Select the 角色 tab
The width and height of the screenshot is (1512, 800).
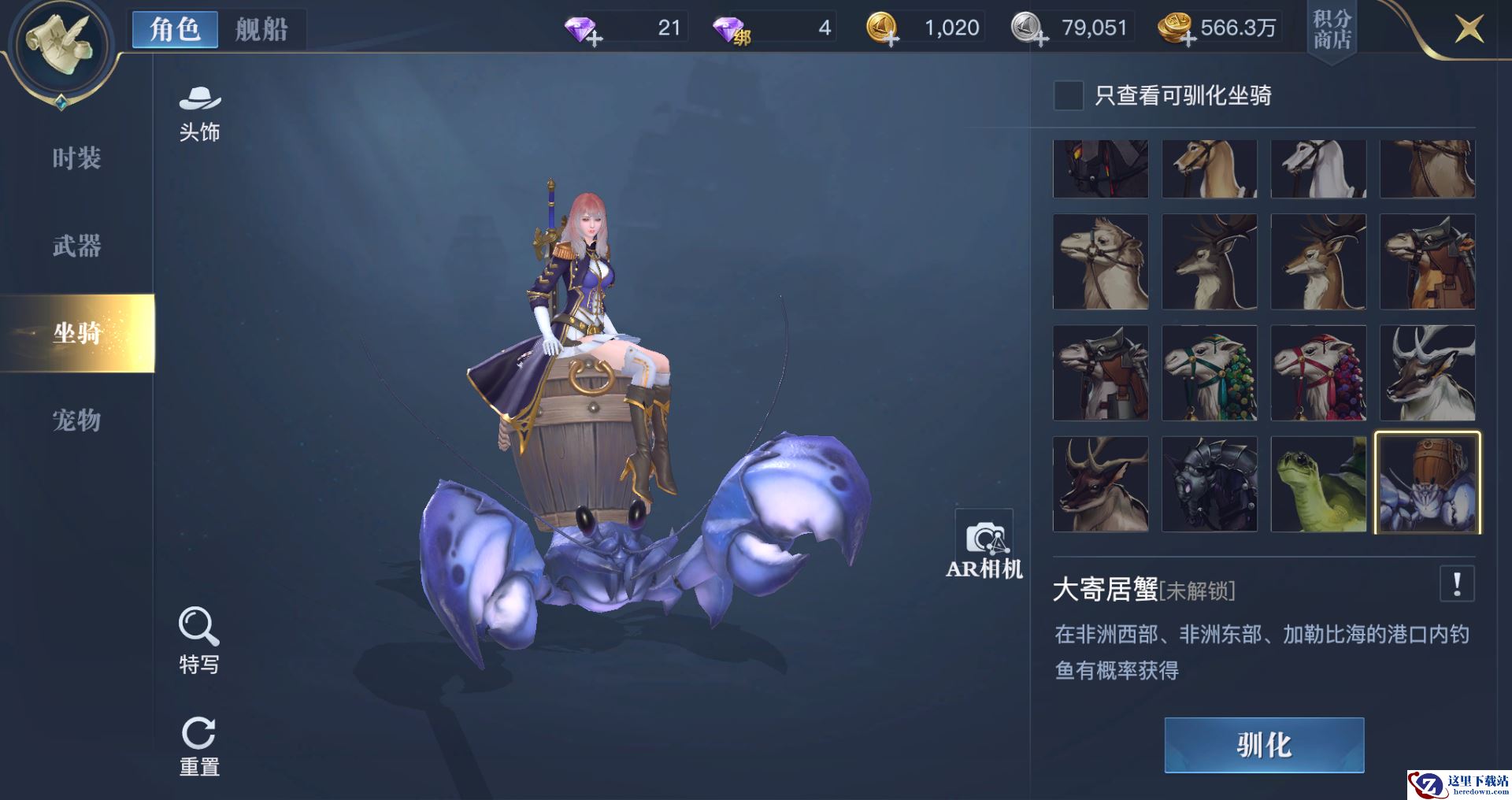(175, 30)
